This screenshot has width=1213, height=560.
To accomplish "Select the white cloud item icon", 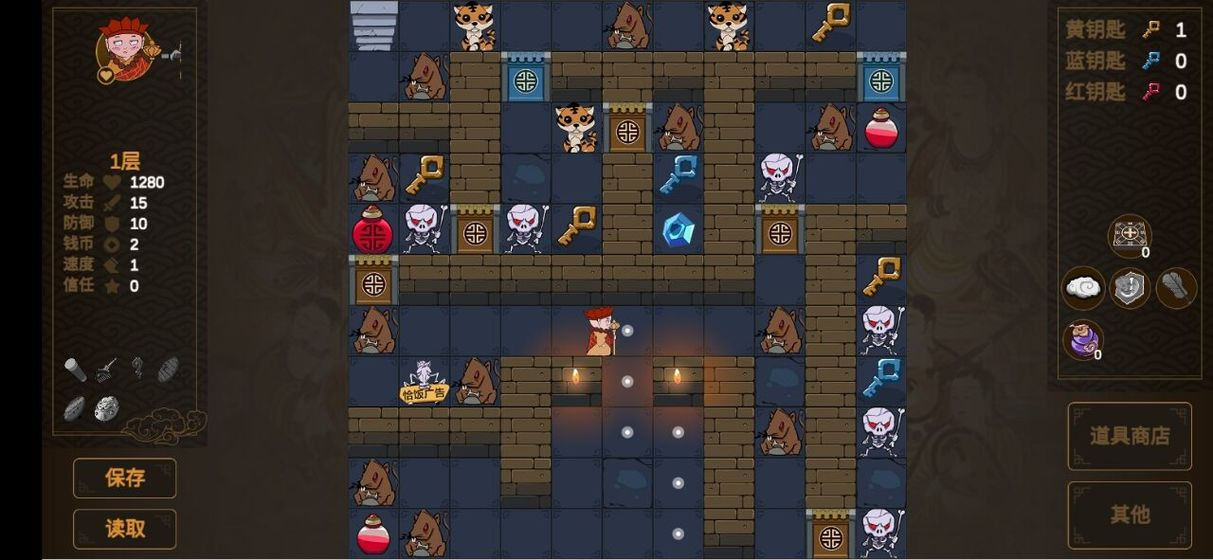I will pyautogui.click(x=1083, y=288).
